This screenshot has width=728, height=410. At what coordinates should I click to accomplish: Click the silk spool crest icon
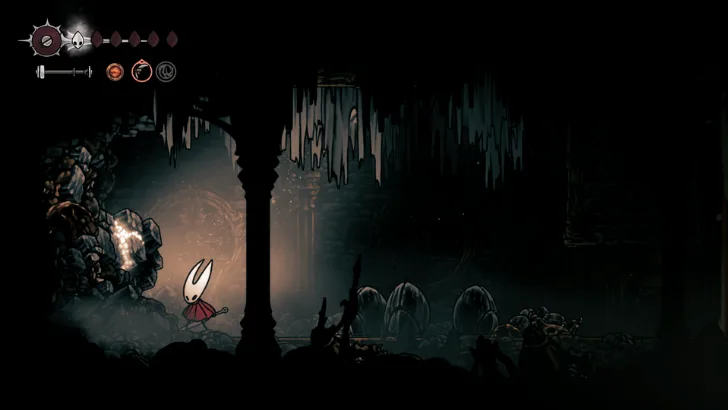[x=45, y=41]
